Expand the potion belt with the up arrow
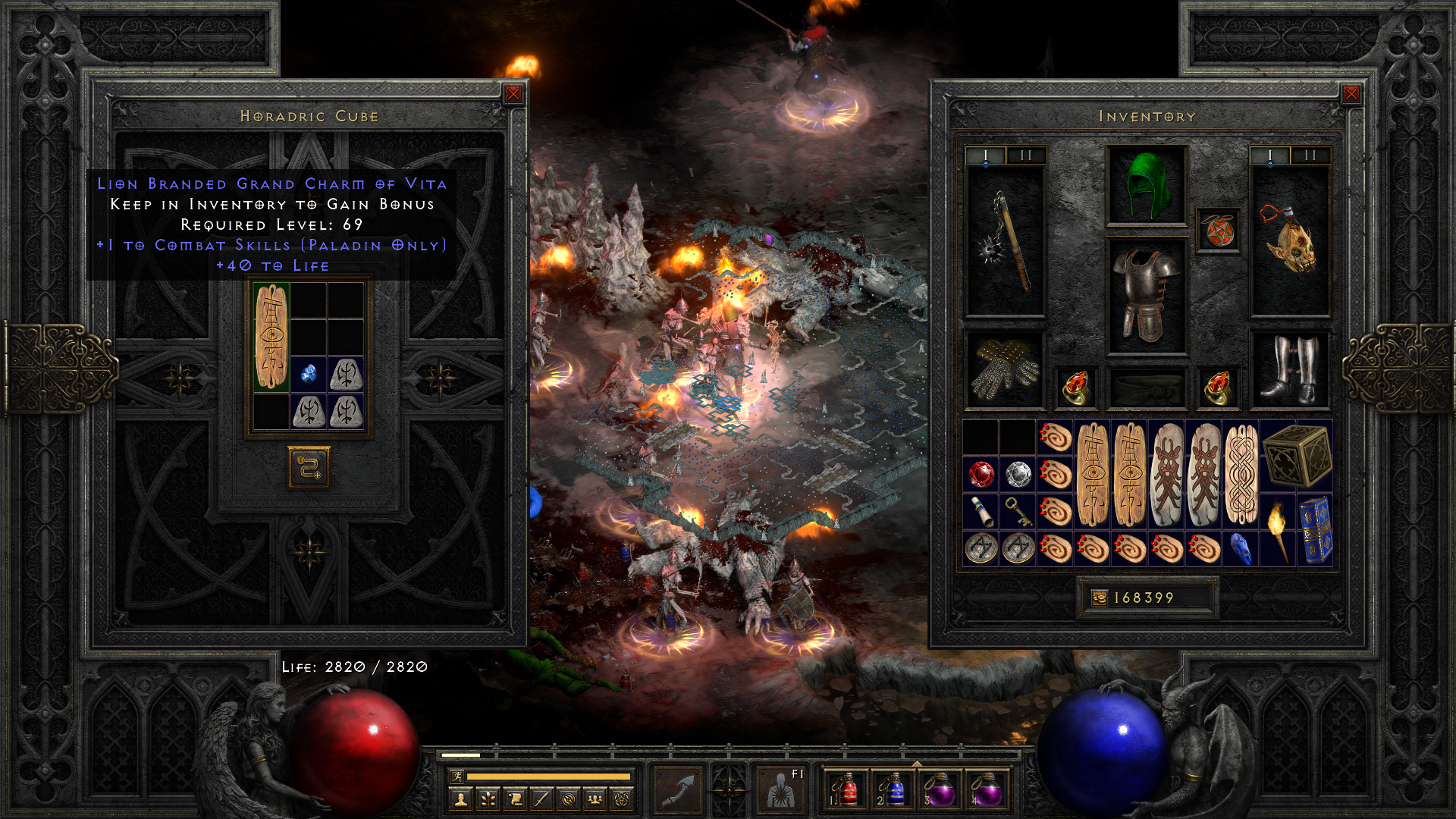This screenshot has width=1456, height=819. [916, 764]
